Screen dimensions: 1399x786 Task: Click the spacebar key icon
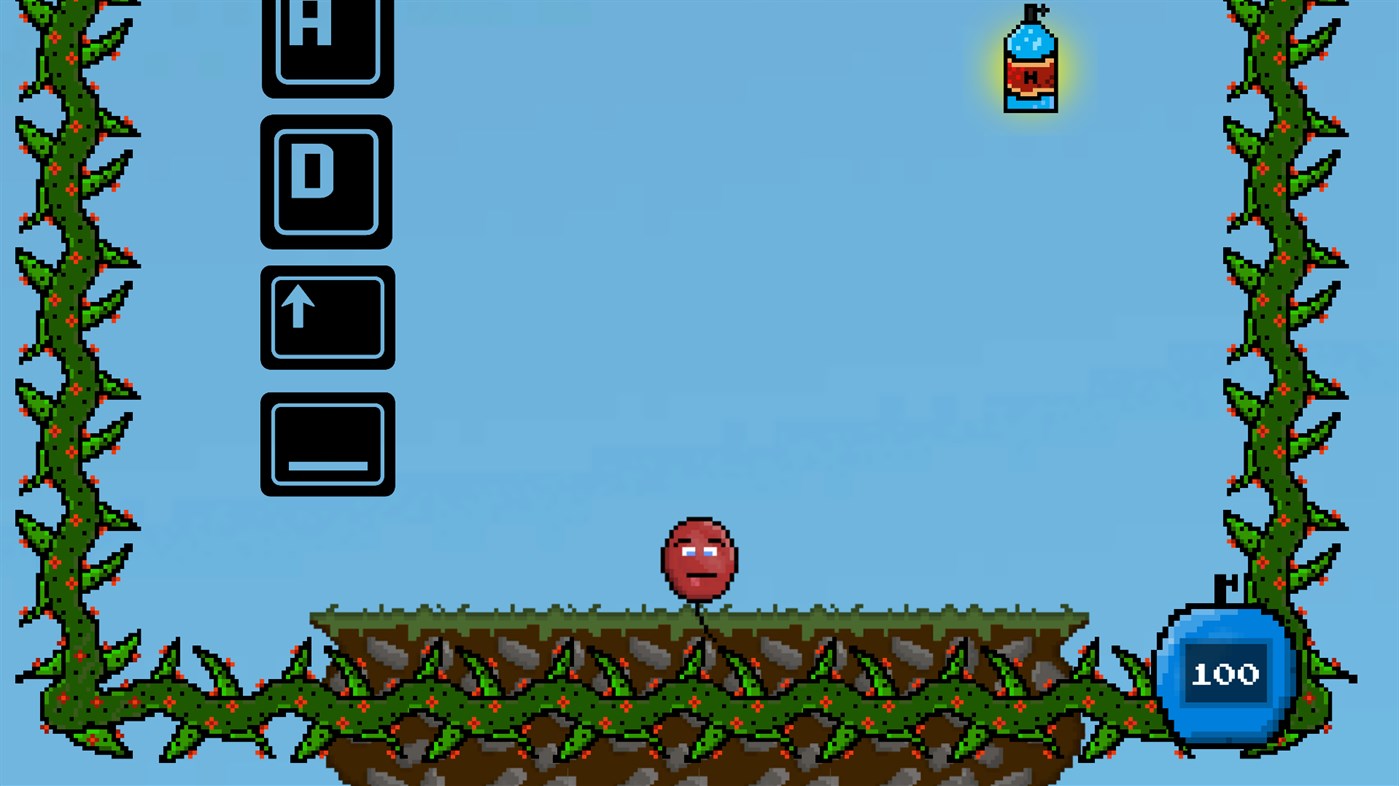coord(327,444)
